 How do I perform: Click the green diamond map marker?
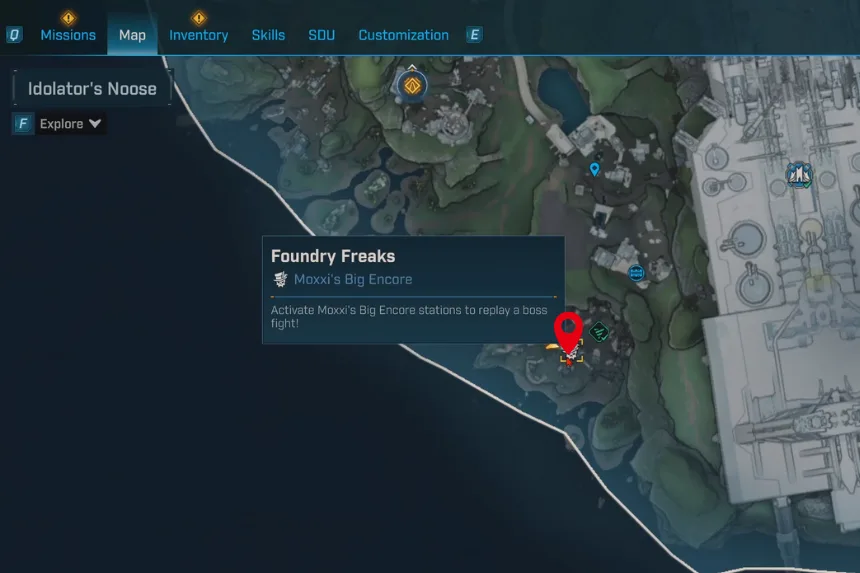pos(599,332)
